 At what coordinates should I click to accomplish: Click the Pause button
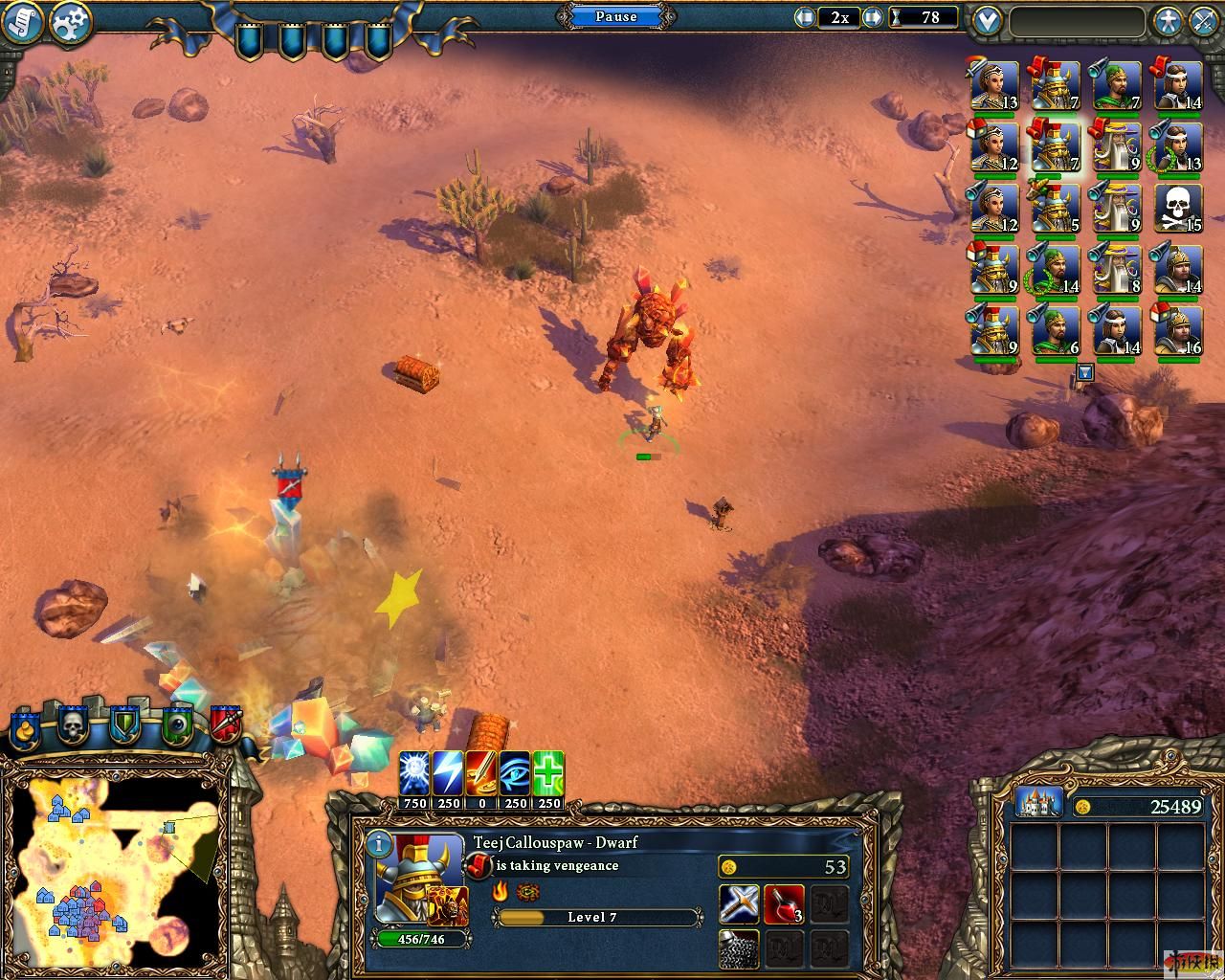coord(615,16)
